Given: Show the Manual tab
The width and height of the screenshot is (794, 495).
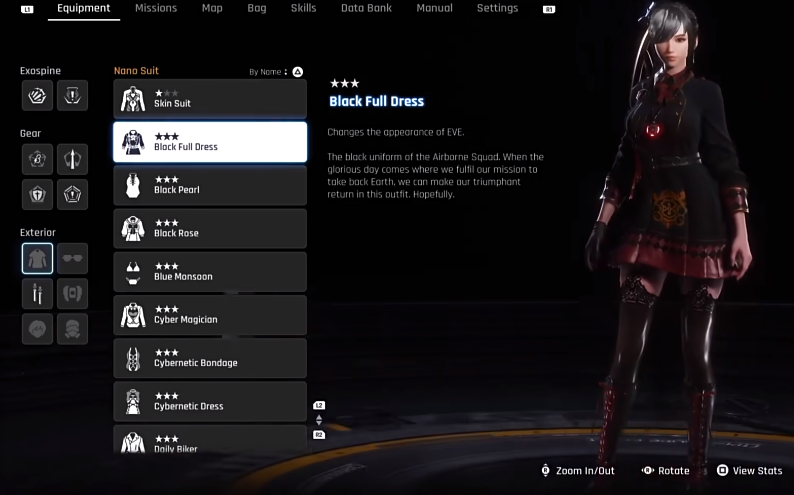Looking at the screenshot, I should pos(434,8).
